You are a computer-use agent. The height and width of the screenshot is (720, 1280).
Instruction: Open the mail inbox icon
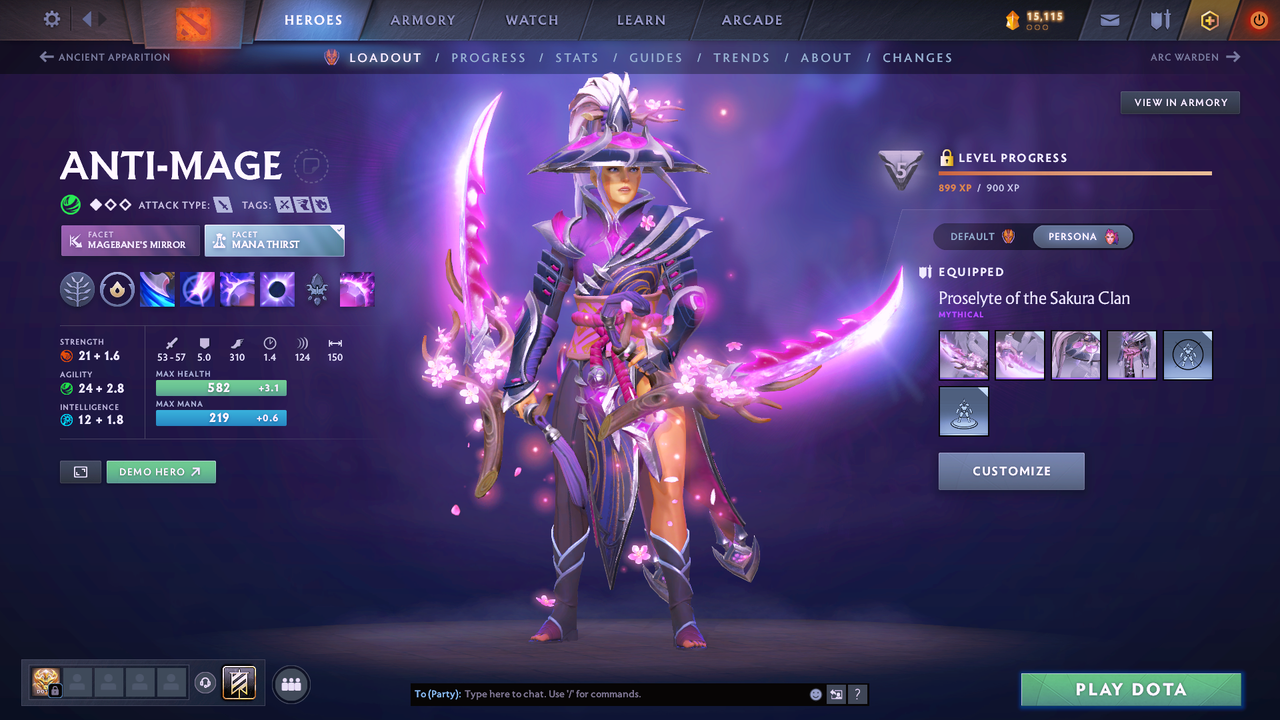[1108, 20]
